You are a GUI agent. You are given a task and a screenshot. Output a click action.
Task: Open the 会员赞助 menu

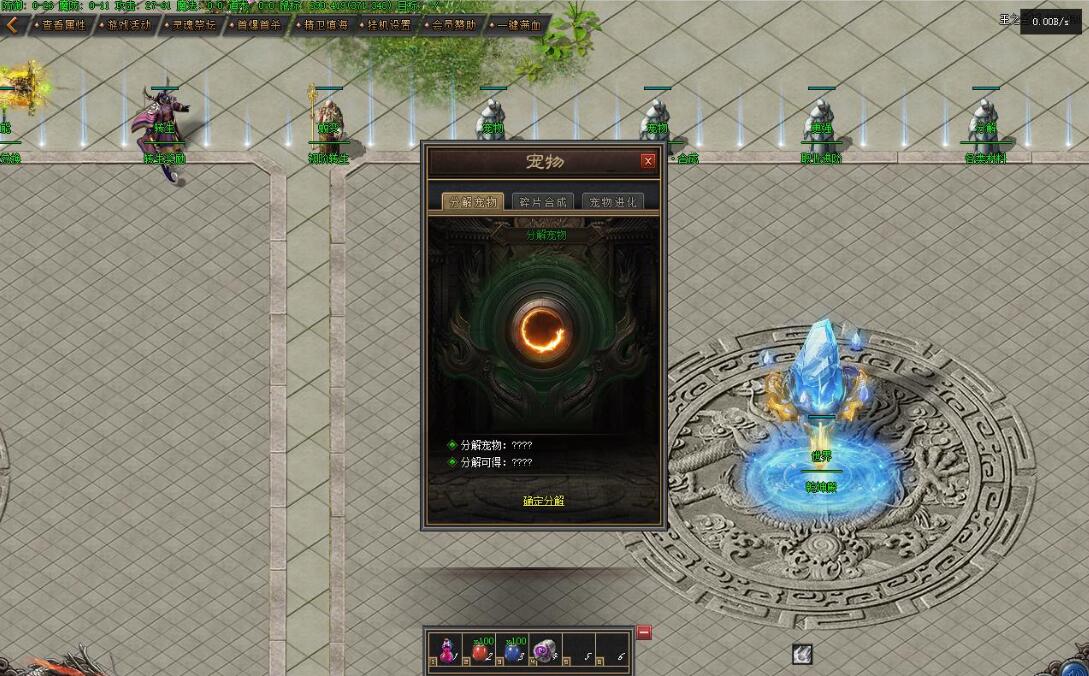451,25
